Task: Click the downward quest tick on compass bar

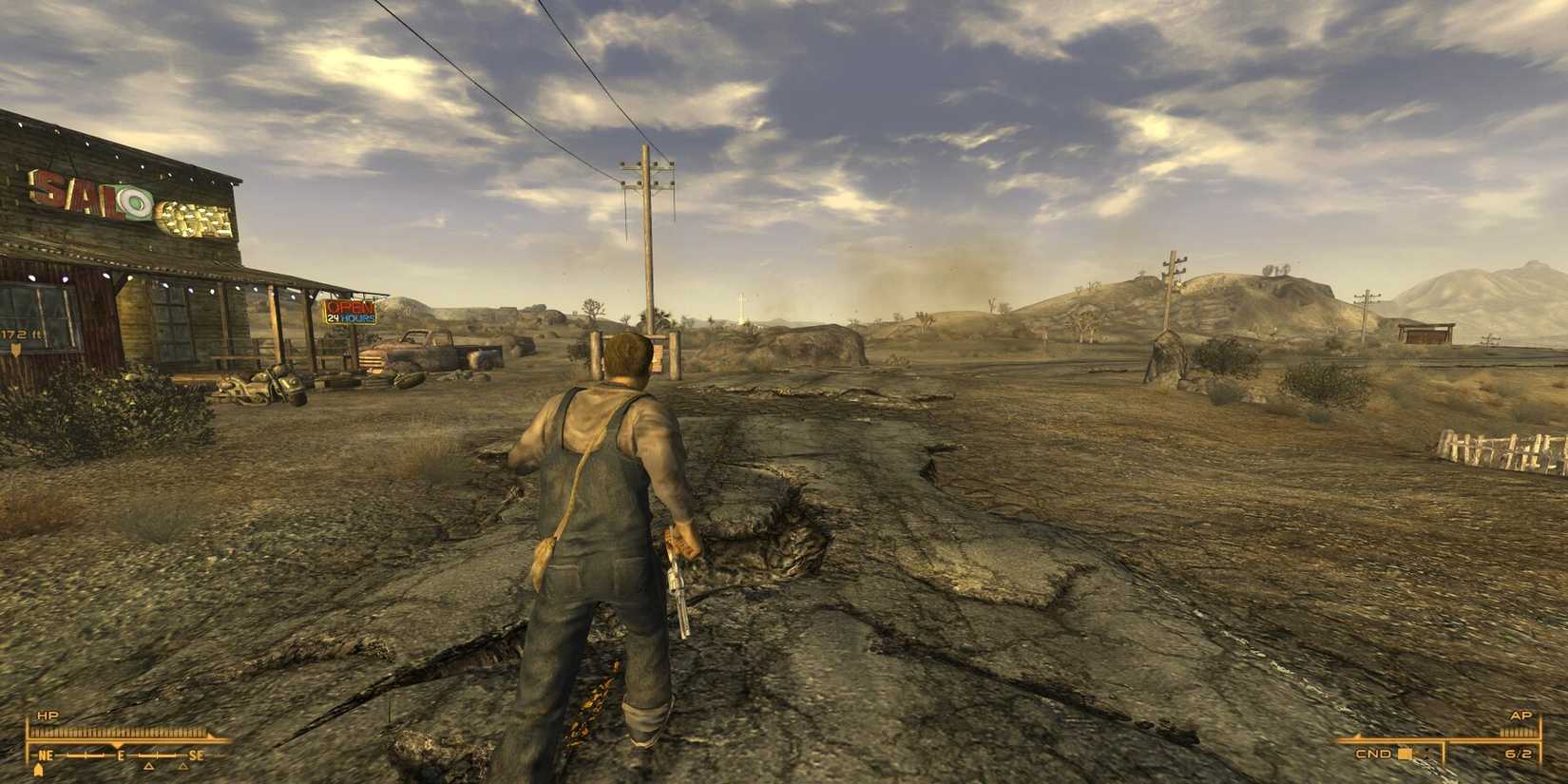Action: tap(118, 744)
